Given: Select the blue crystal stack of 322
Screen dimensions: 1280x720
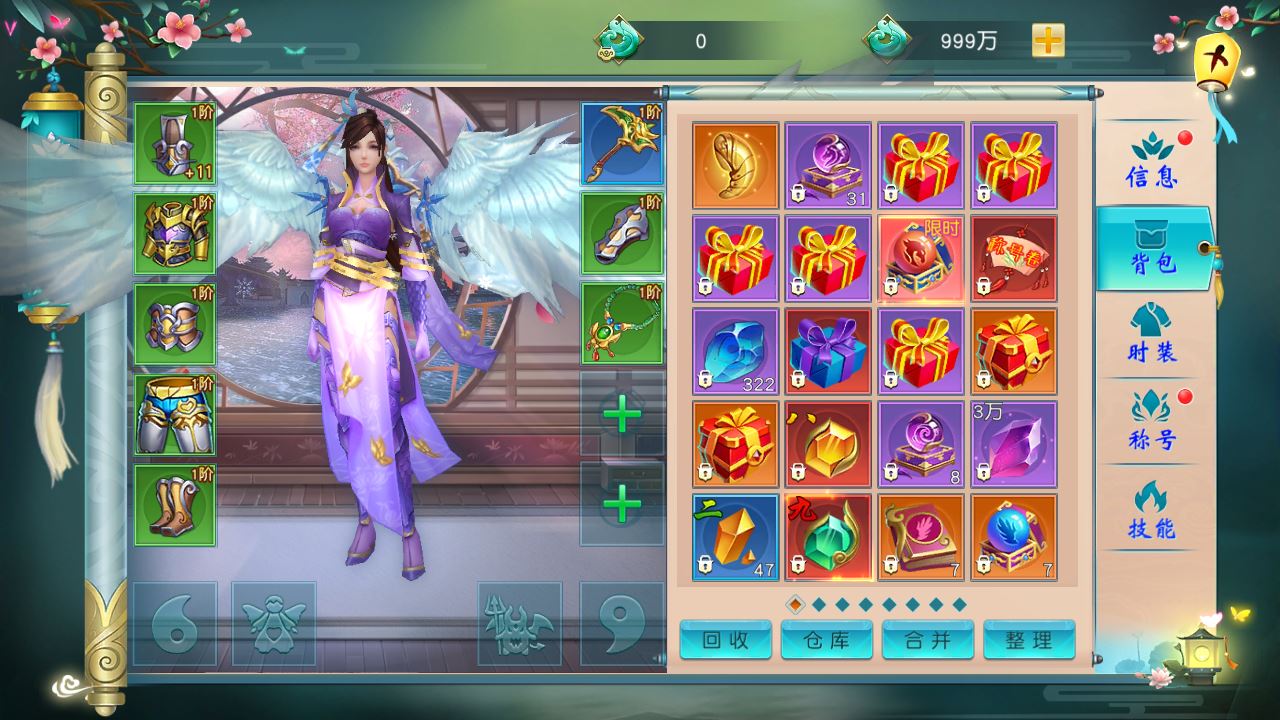Looking at the screenshot, I should [x=735, y=351].
